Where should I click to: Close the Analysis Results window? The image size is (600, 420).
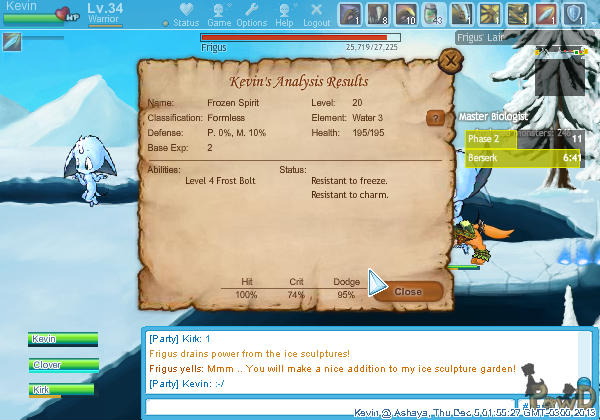[x=408, y=291]
